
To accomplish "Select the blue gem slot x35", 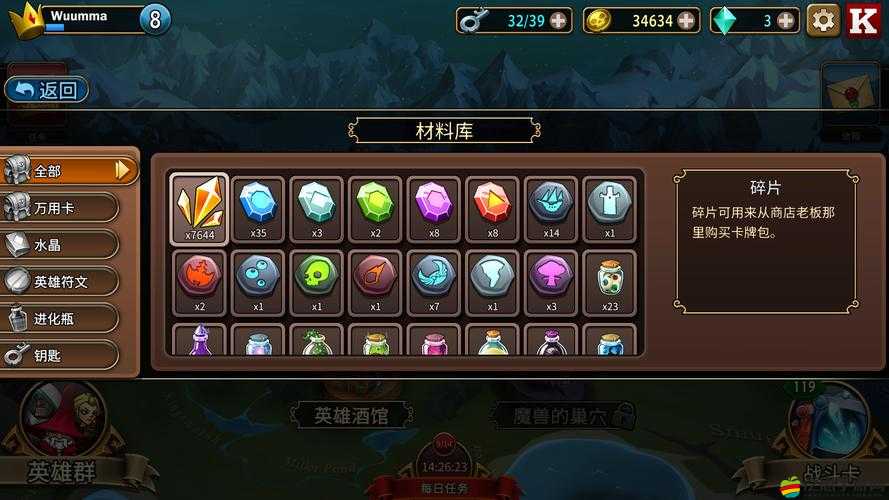I will pyautogui.click(x=258, y=208).
